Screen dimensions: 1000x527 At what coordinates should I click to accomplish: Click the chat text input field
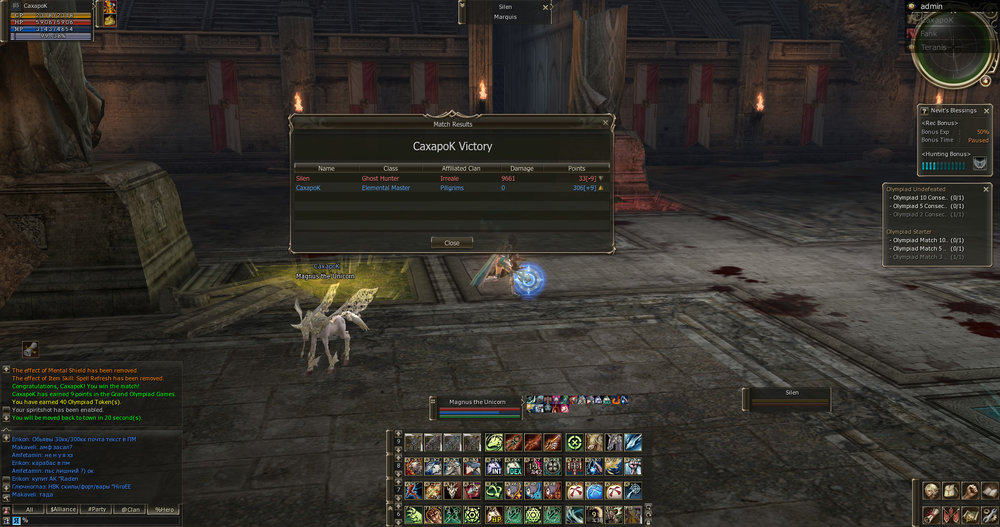(x=100, y=520)
